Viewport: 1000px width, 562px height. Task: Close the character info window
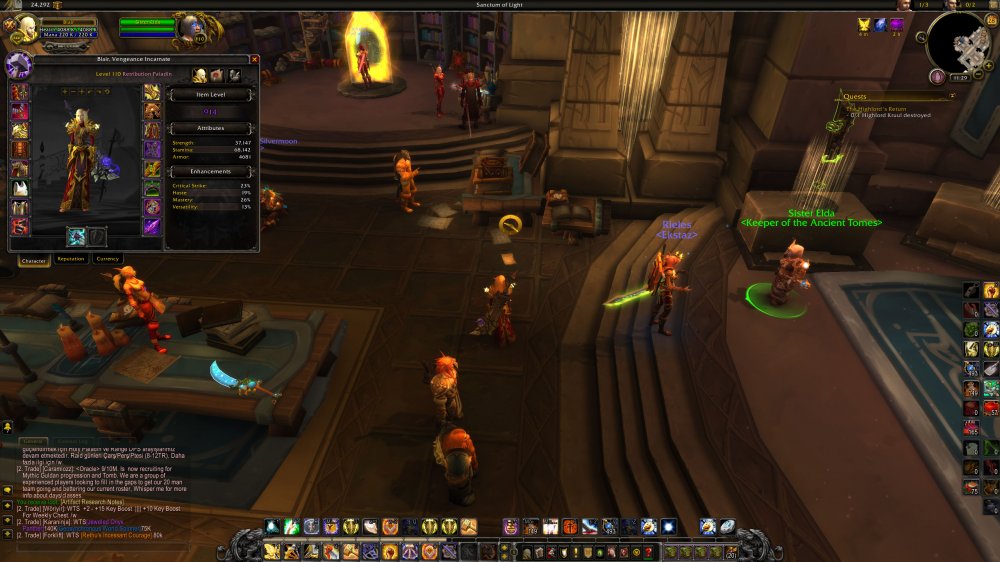tap(255, 61)
